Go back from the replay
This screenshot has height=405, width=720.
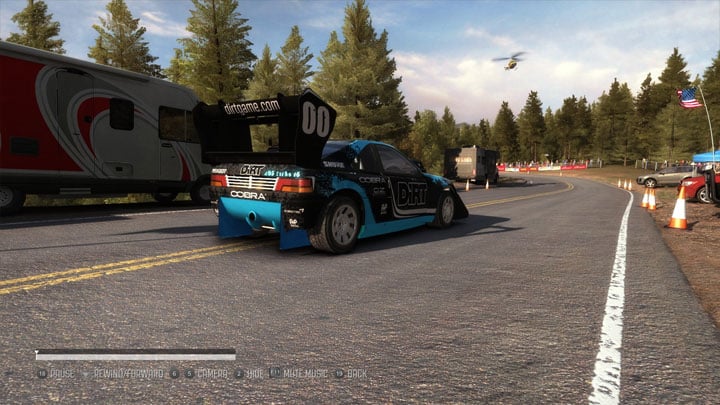[x=356, y=373]
